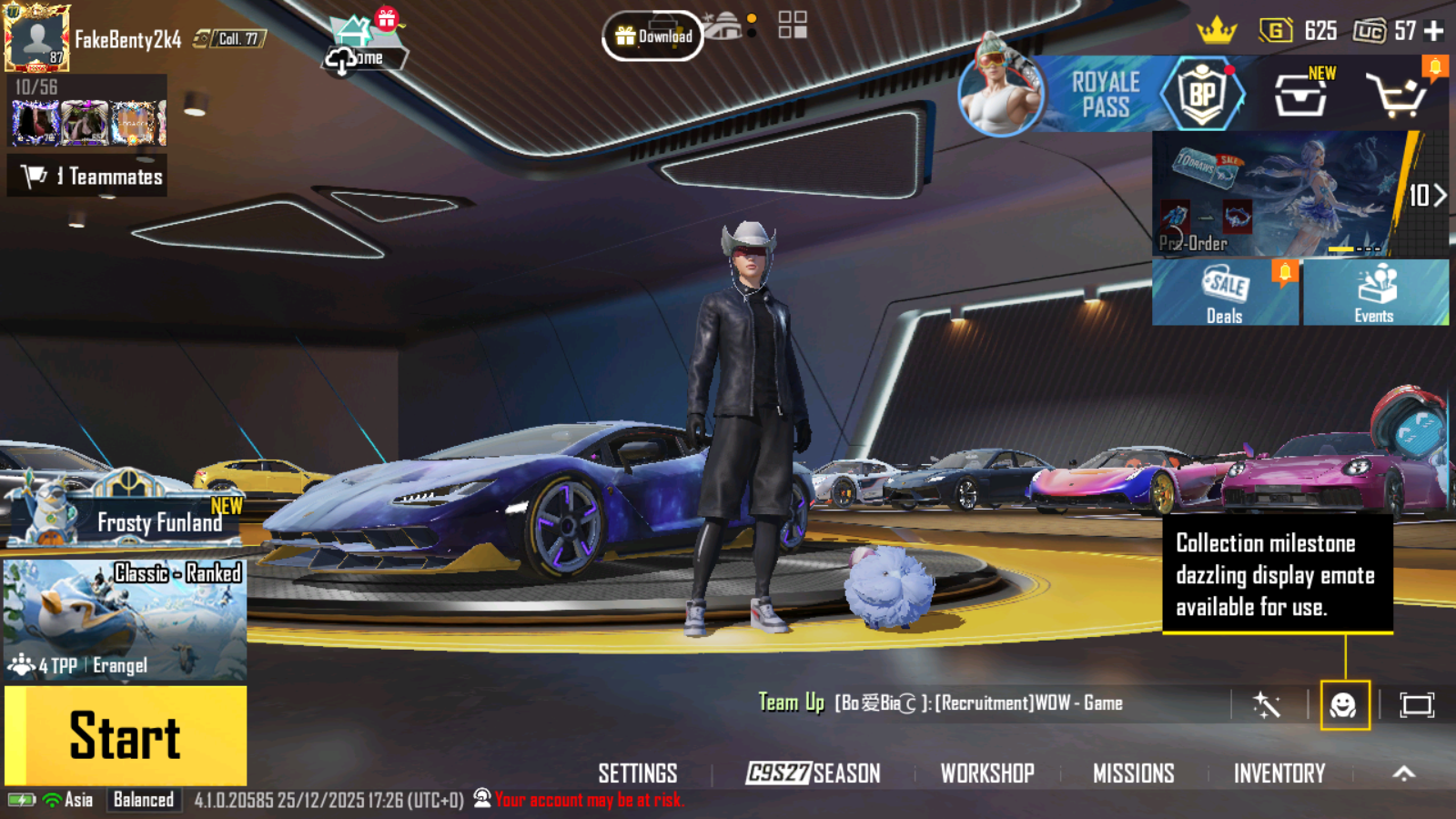The width and height of the screenshot is (1456, 819).
Task: Expand the bottom menu arrow
Action: tap(1404, 773)
